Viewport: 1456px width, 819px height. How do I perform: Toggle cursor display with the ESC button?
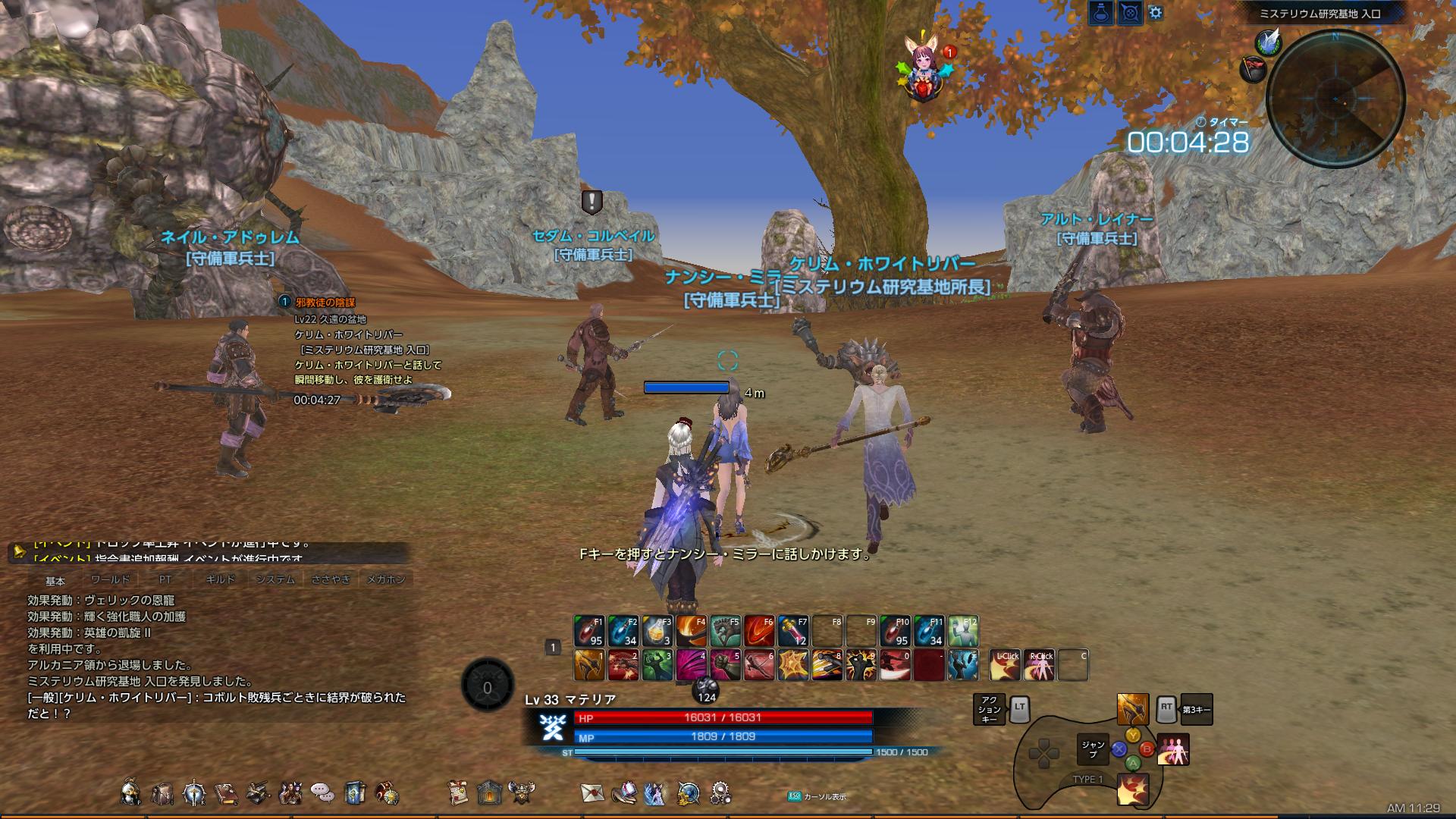793,796
